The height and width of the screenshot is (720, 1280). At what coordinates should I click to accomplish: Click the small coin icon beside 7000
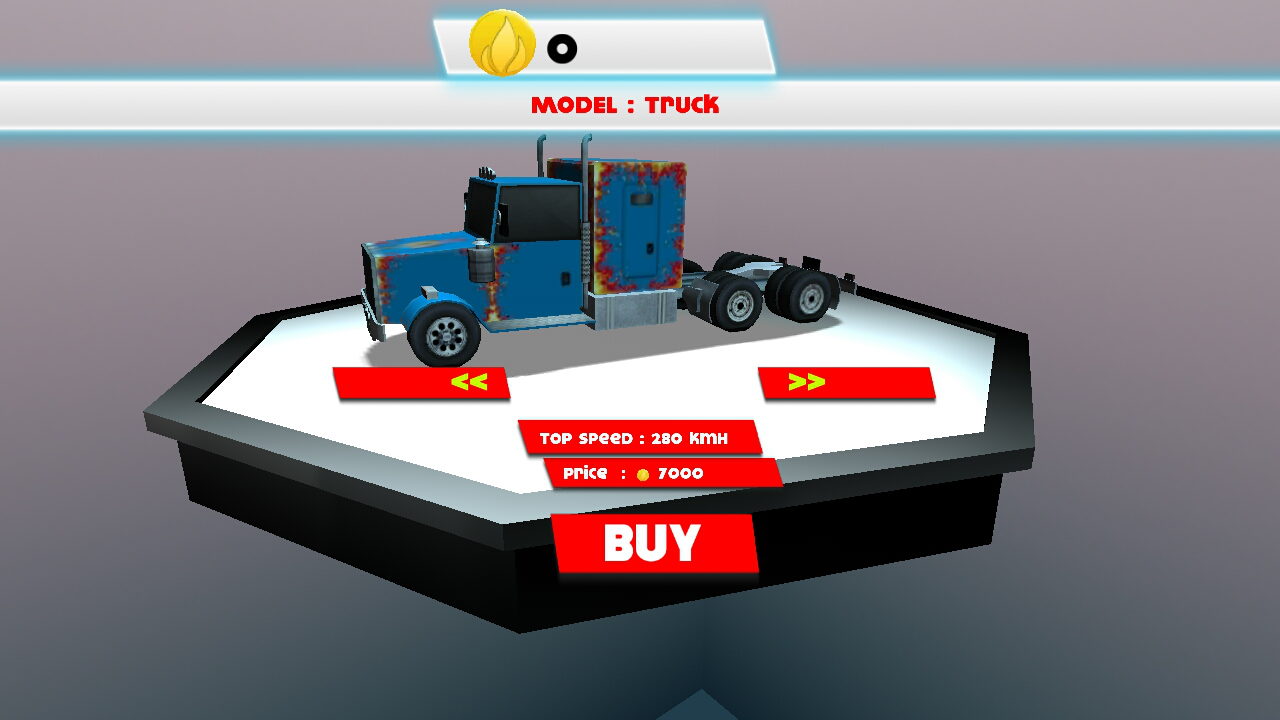point(644,473)
